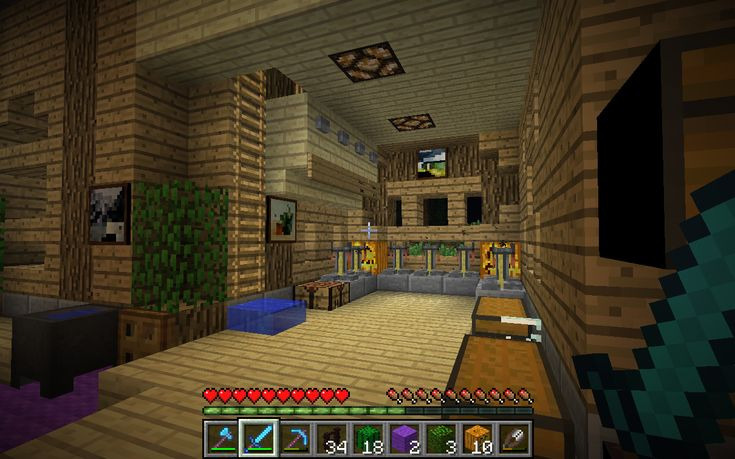The image size is (735, 459).
Task: Select the purple wool slot
Action: 403,437
